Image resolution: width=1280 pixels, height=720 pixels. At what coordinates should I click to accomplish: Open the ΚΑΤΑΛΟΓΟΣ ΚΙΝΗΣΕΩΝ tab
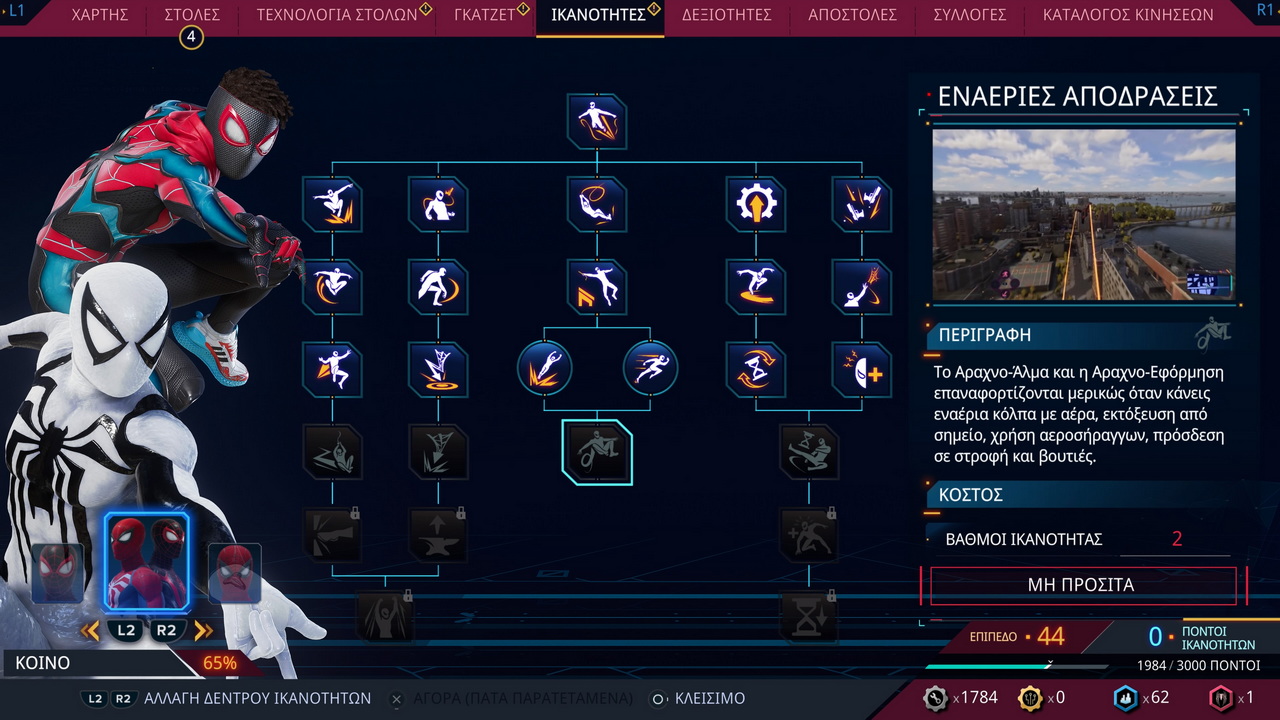click(x=1127, y=15)
